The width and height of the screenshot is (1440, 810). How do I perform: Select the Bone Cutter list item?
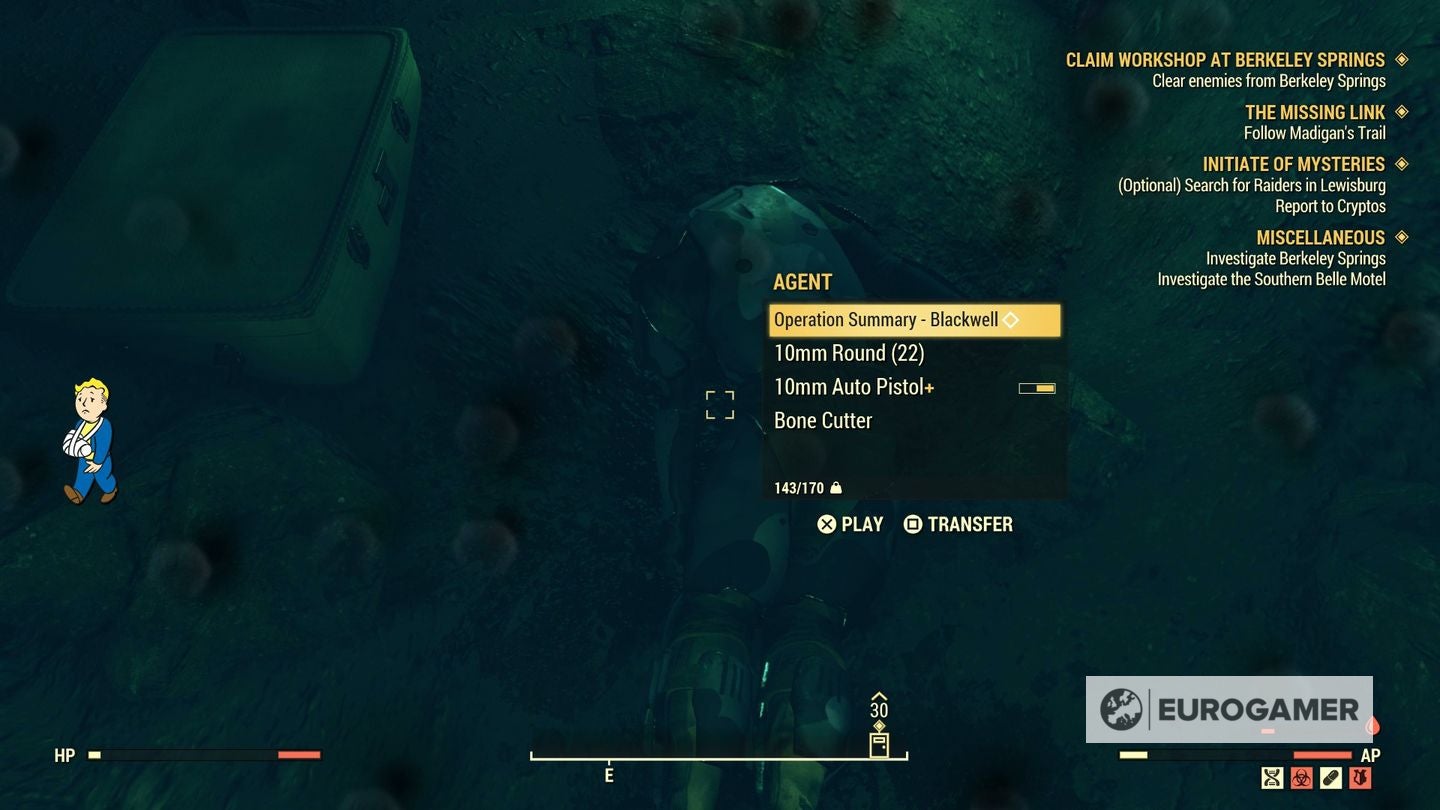tap(822, 420)
